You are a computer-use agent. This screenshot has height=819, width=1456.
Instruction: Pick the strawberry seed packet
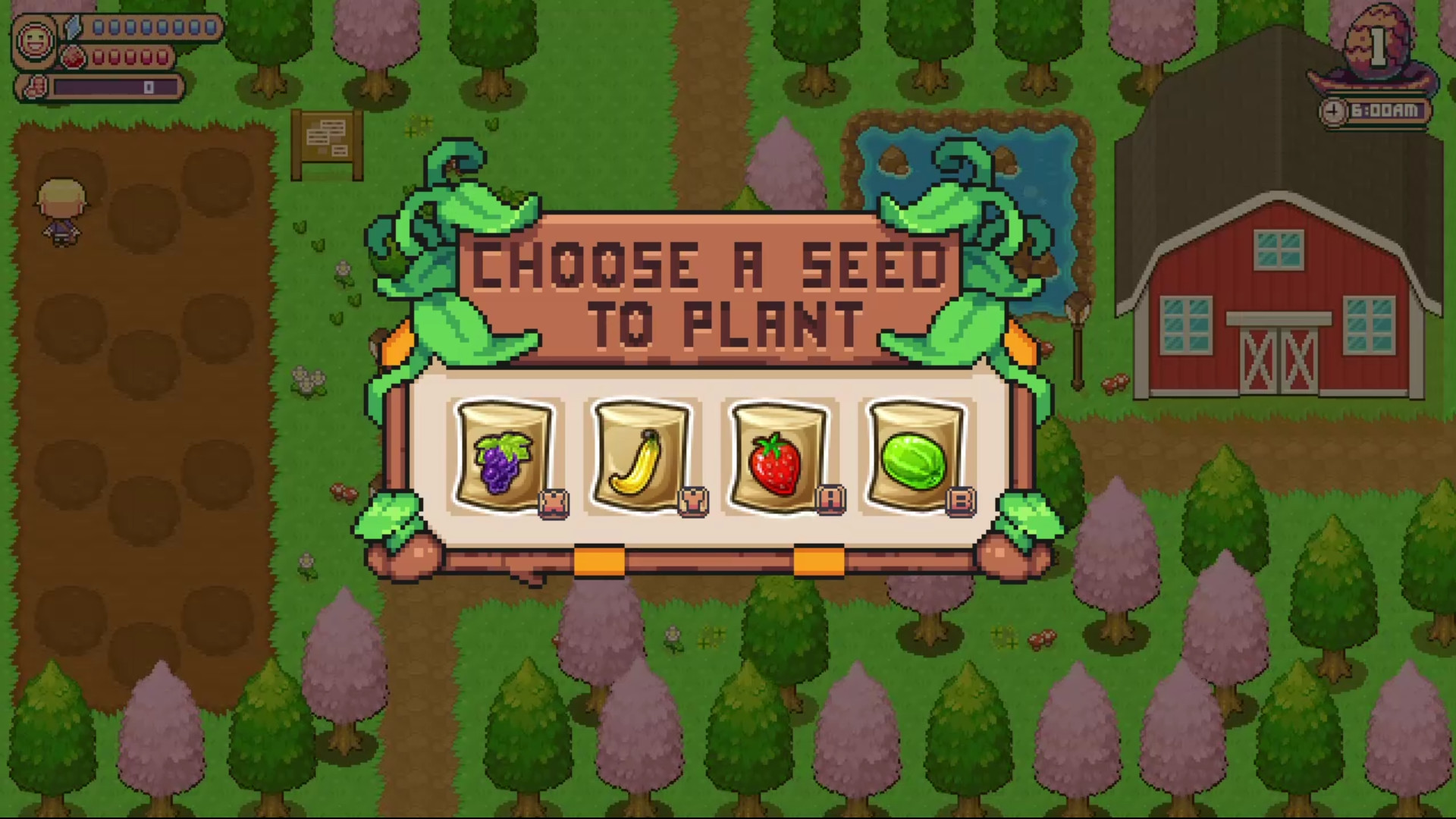[780, 455]
